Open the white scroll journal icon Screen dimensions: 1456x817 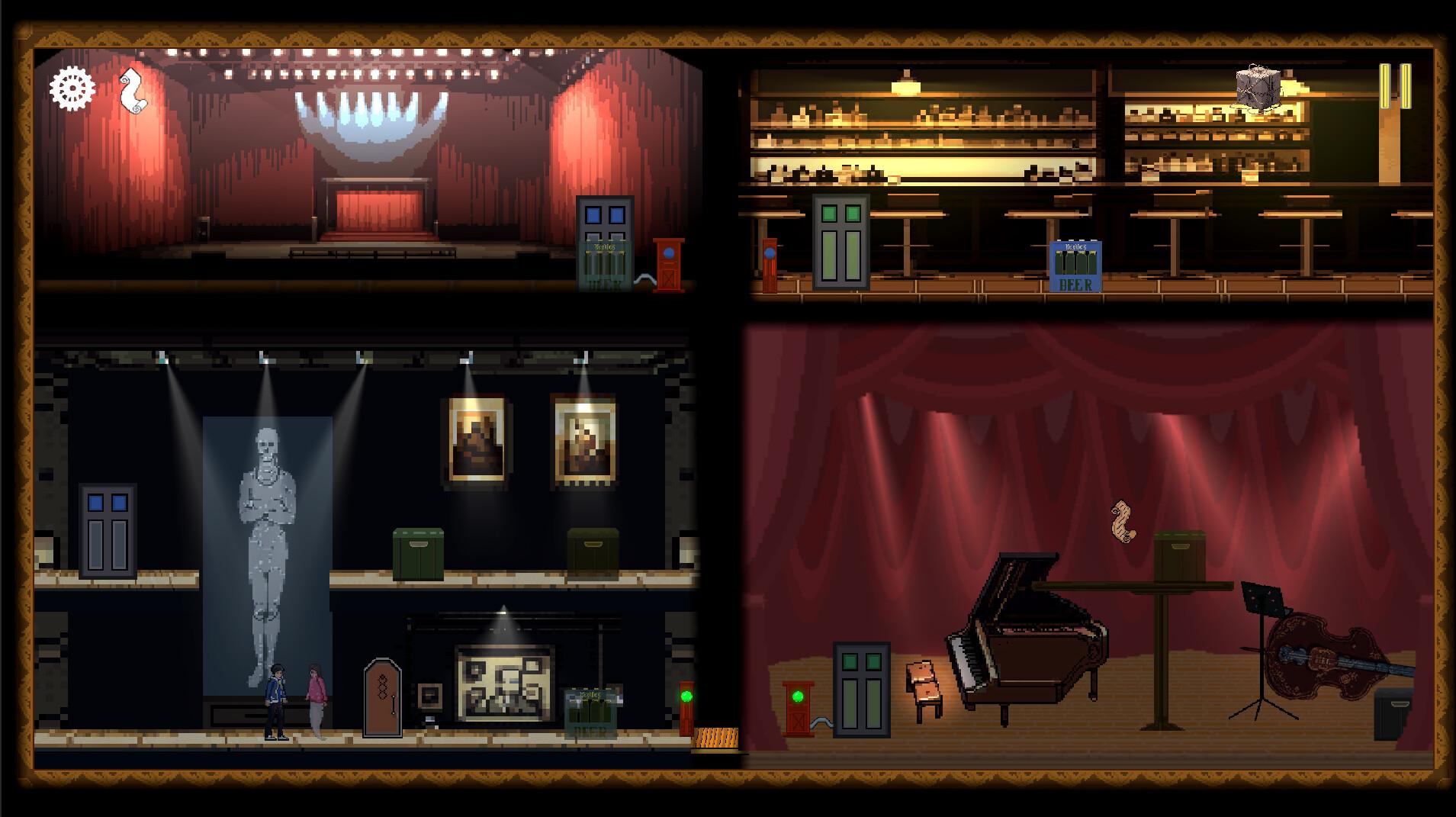click(x=132, y=90)
